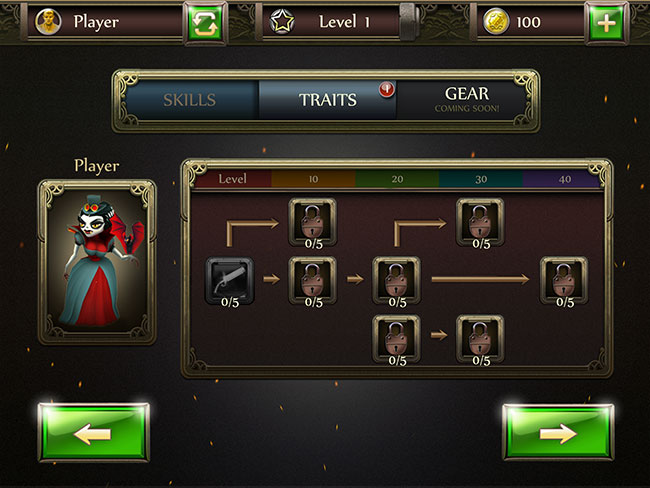Select the locked trait at the far right
The height and width of the screenshot is (488, 650).
564,280
